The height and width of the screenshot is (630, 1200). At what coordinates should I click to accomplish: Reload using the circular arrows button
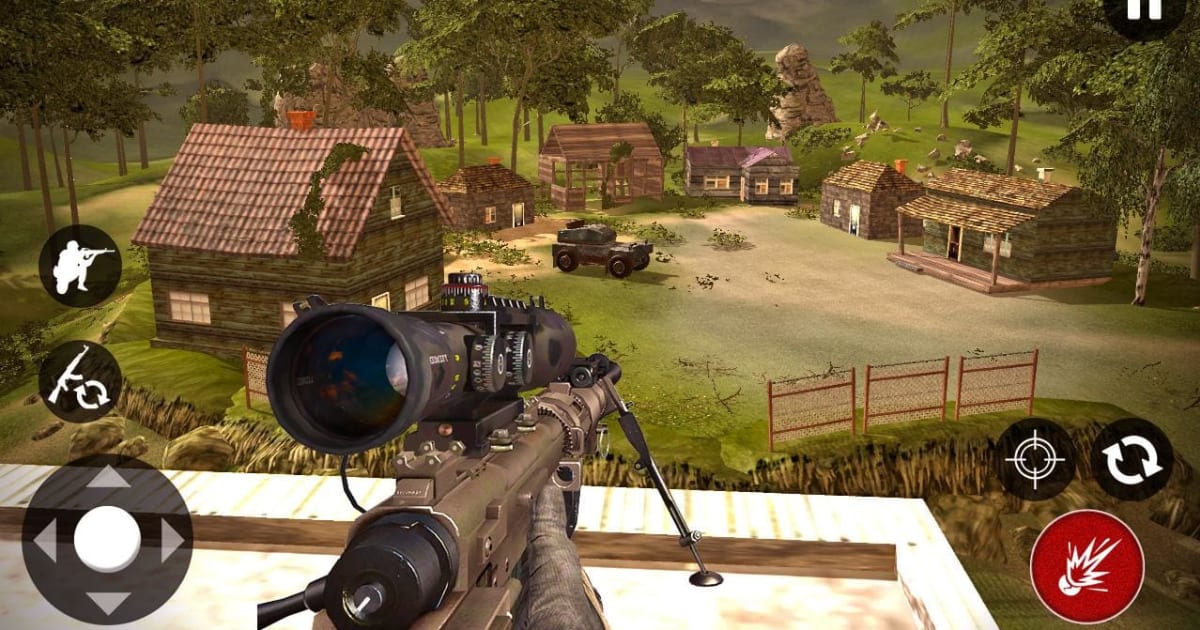pyautogui.click(x=1132, y=460)
